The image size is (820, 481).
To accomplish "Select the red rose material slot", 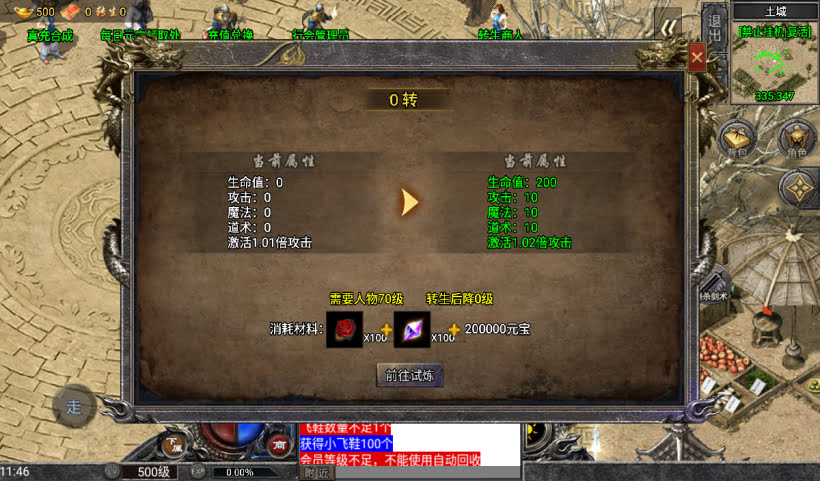I will click(345, 328).
